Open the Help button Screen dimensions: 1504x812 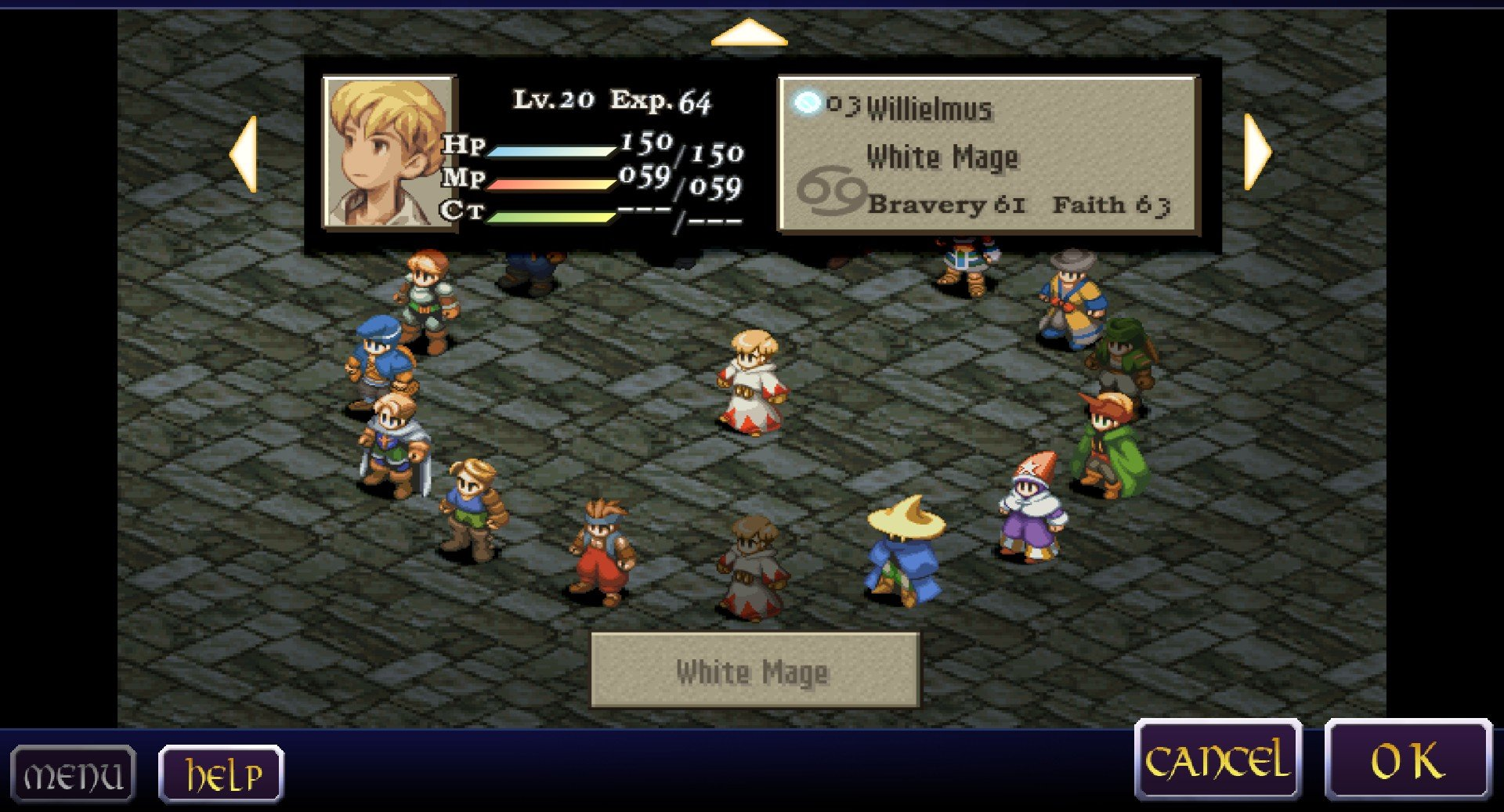point(221,775)
